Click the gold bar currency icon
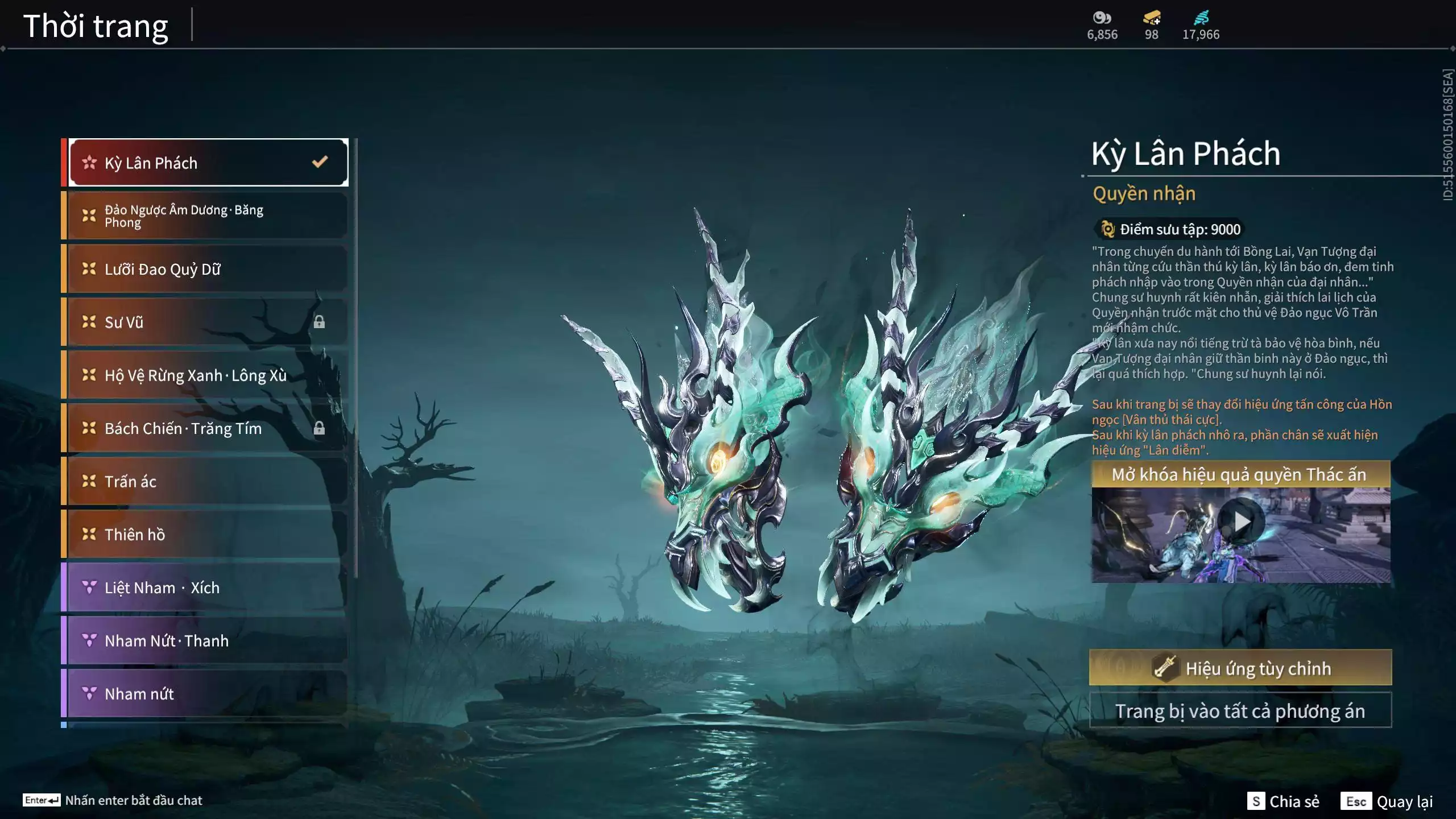 pyautogui.click(x=1151, y=18)
